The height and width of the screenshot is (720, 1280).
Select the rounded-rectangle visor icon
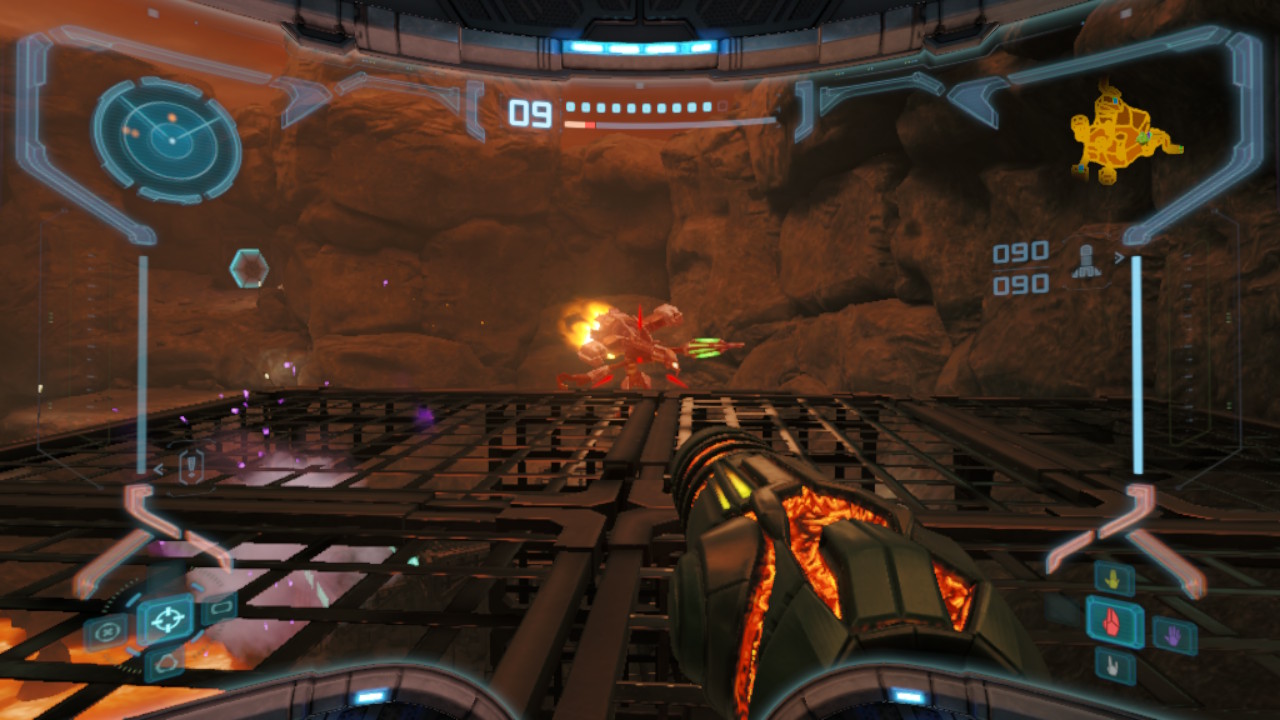219,607
